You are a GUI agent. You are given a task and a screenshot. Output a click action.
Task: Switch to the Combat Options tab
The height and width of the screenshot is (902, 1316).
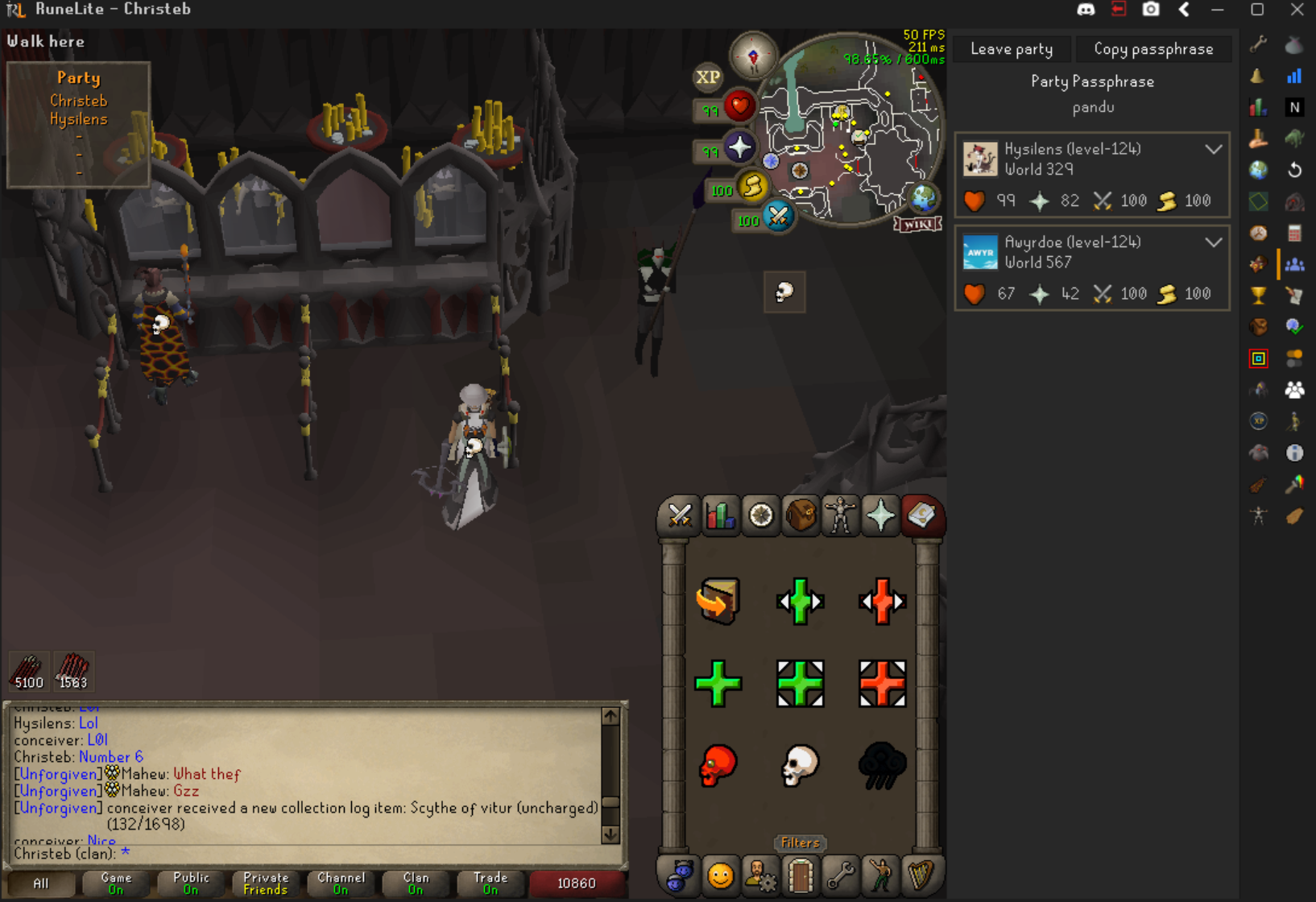pos(679,515)
